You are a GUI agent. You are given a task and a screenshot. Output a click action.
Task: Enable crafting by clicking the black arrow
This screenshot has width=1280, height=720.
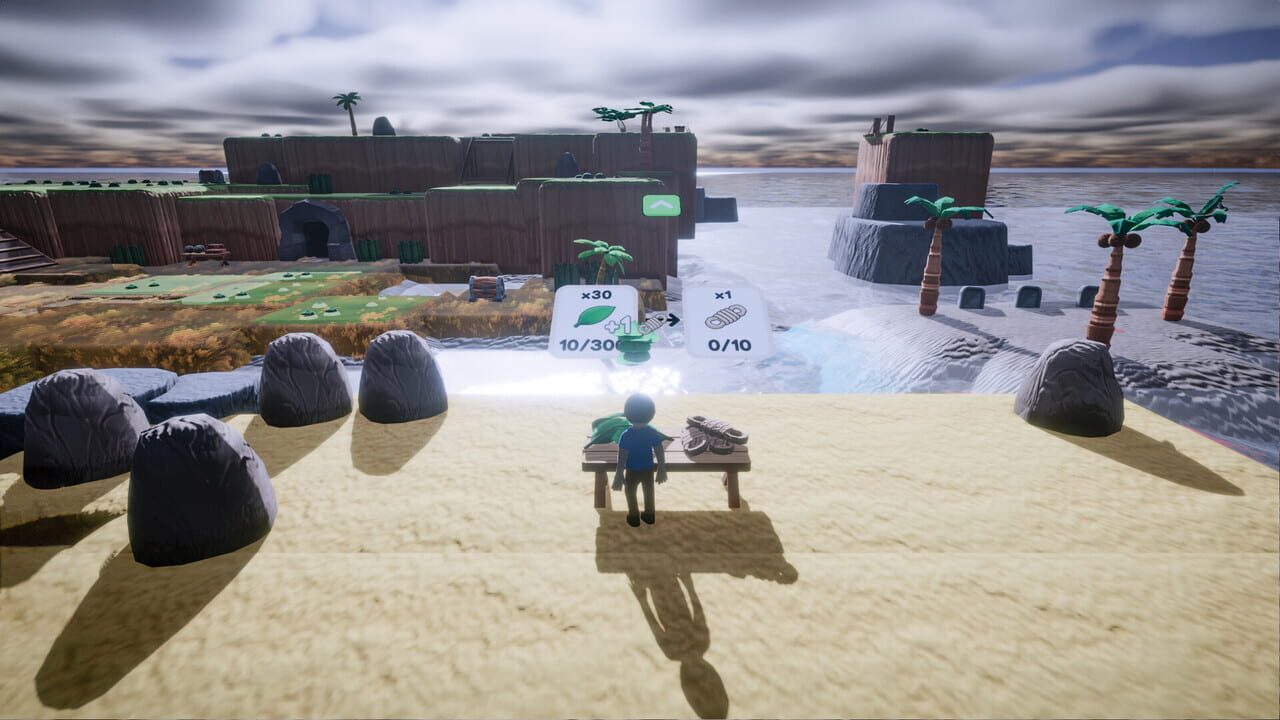click(x=673, y=318)
